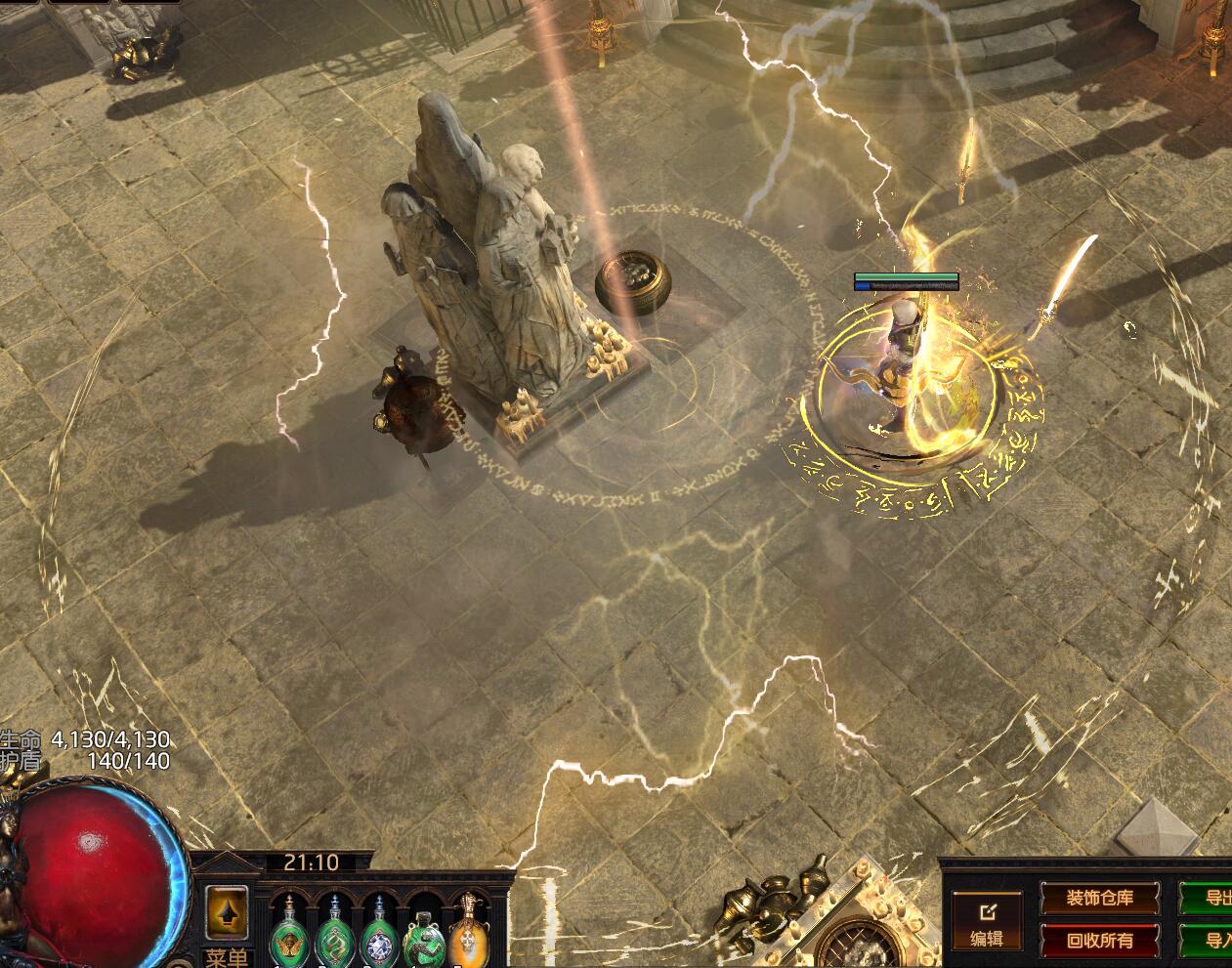
Task: Click the green 导出 export button
Action: coord(1212,898)
